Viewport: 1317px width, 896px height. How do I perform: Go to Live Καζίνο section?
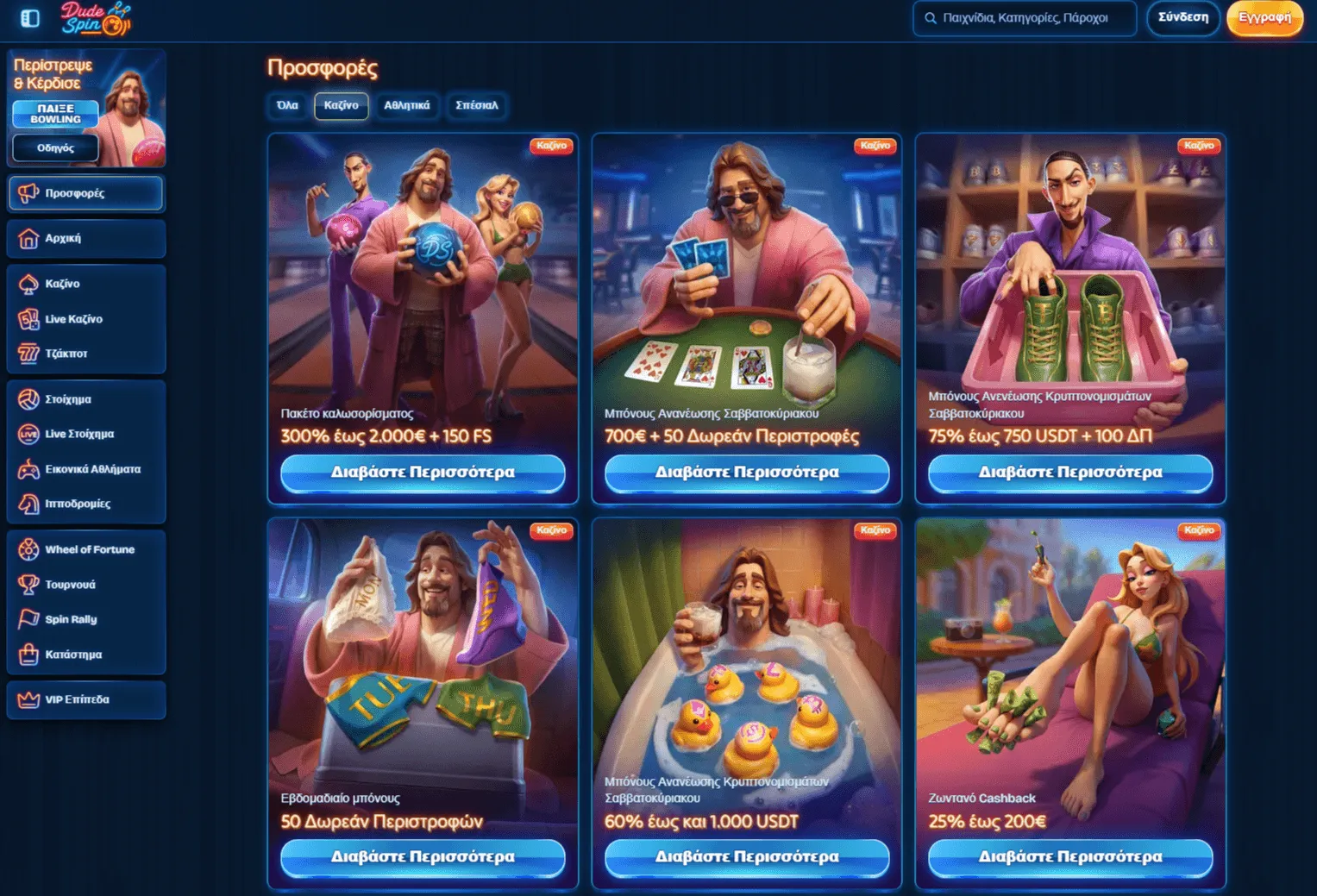(x=85, y=319)
